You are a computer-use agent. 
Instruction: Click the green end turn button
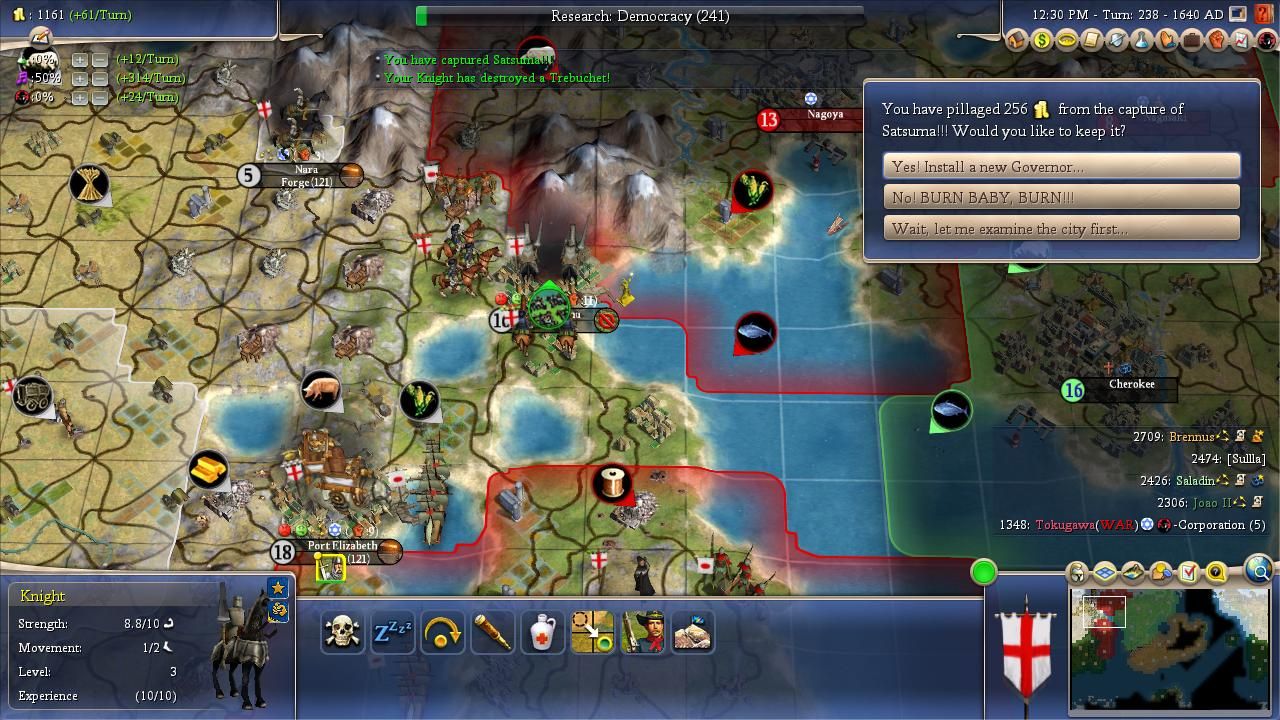coord(984,572)
